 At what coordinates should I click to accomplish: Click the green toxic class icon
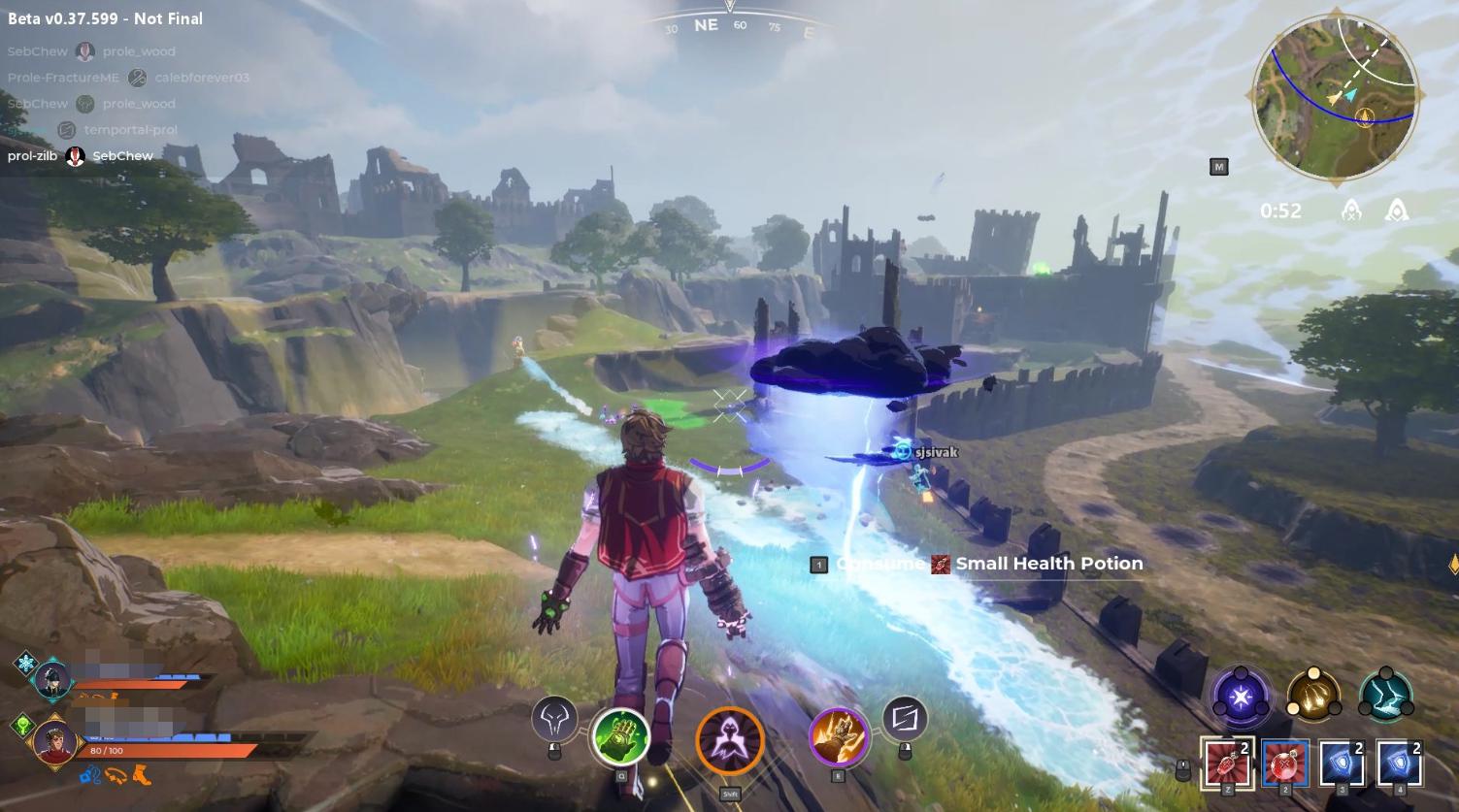23,724
